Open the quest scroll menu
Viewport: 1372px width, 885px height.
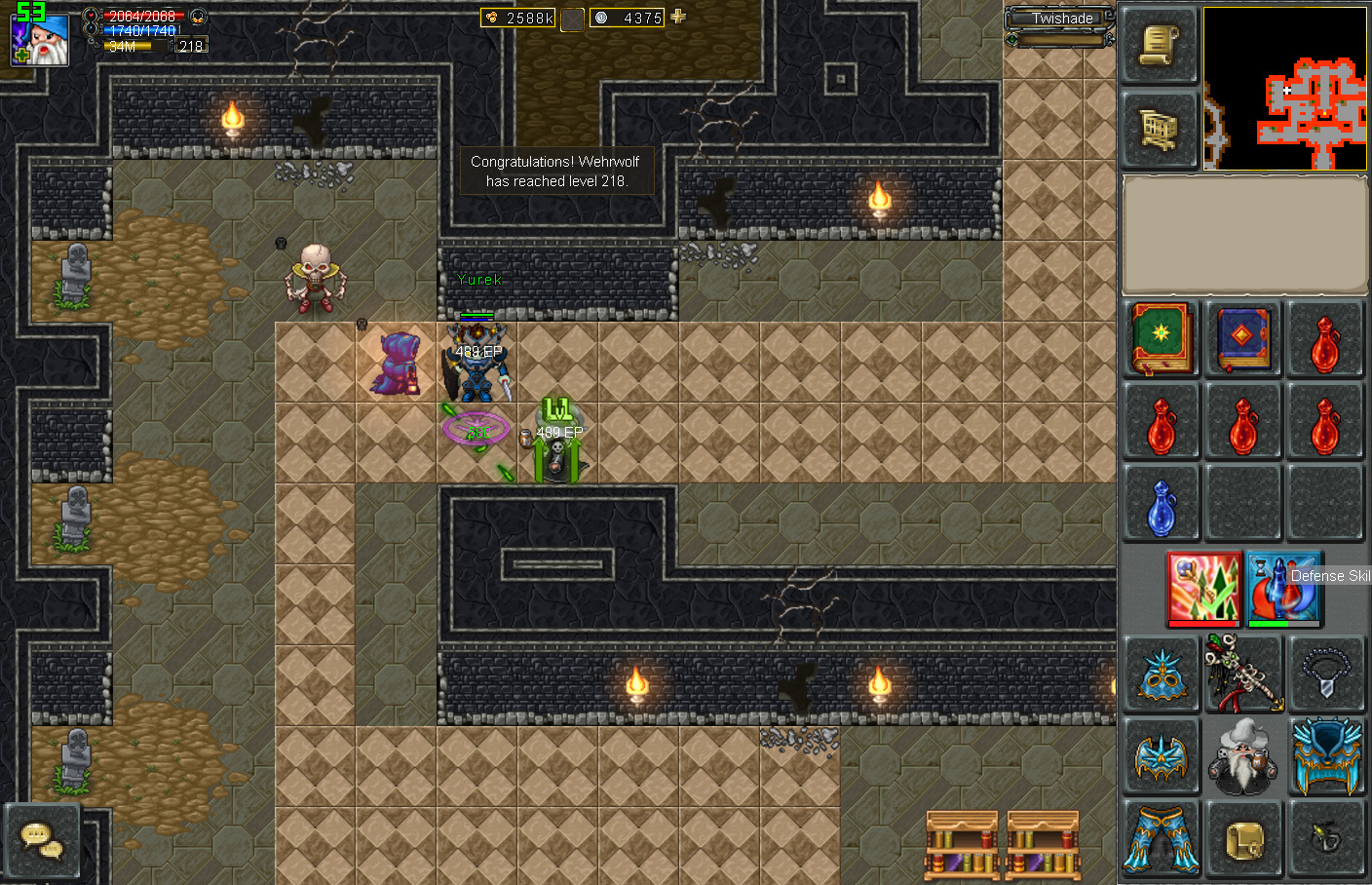coord(1160,46)
